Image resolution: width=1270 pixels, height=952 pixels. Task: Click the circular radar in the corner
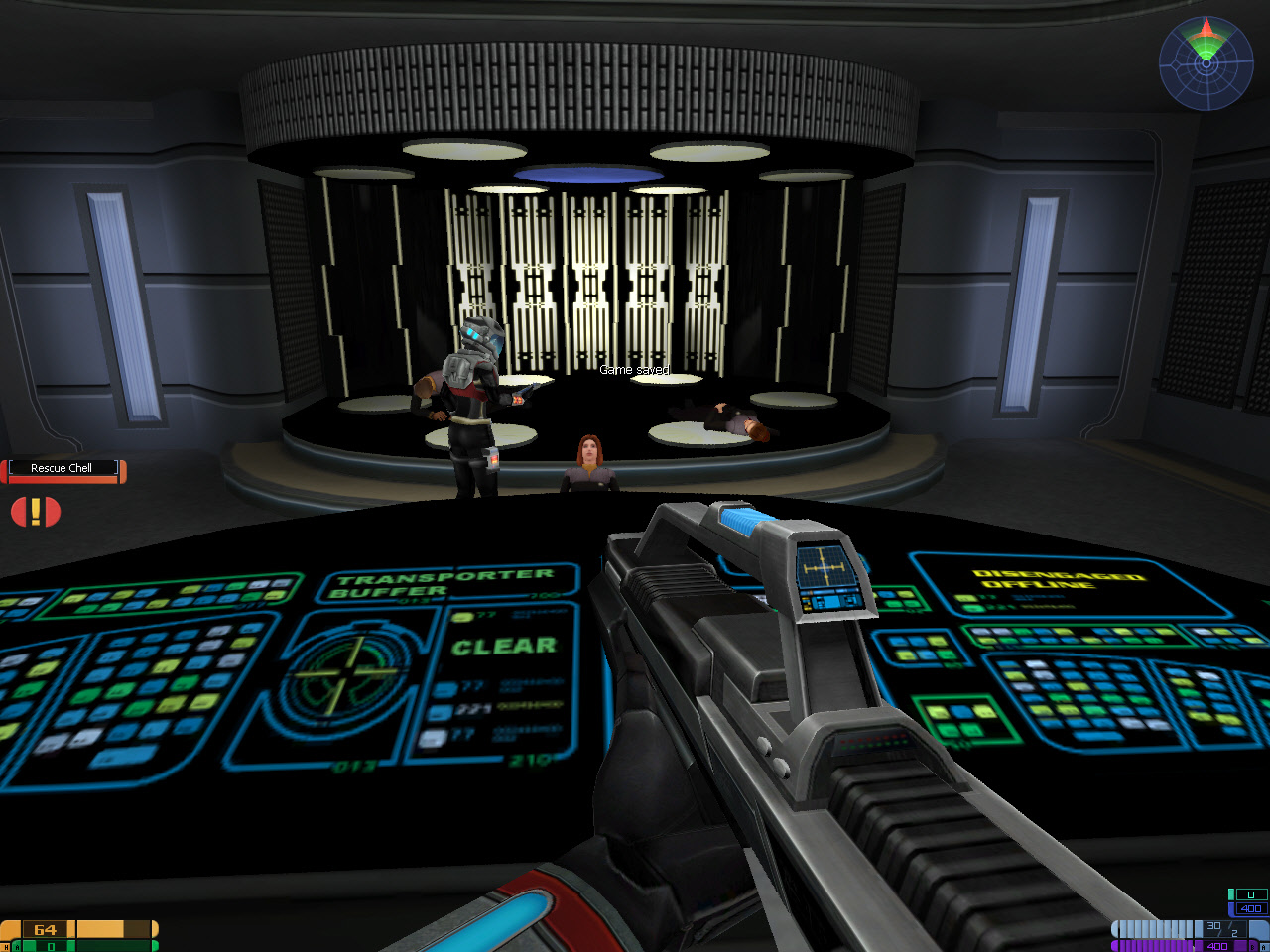point(1206,61)
